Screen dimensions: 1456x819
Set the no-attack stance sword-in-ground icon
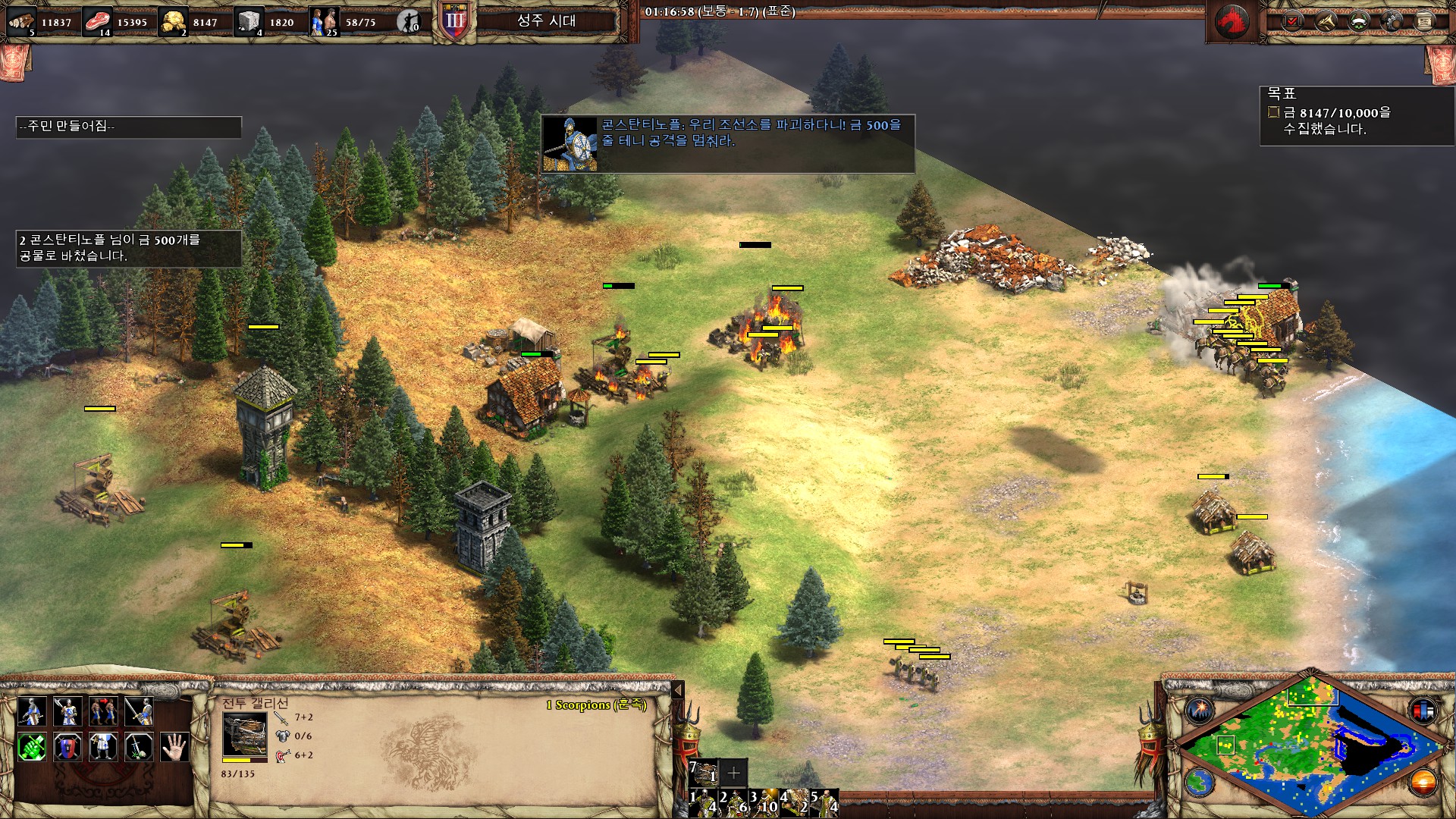coord(139,747)
